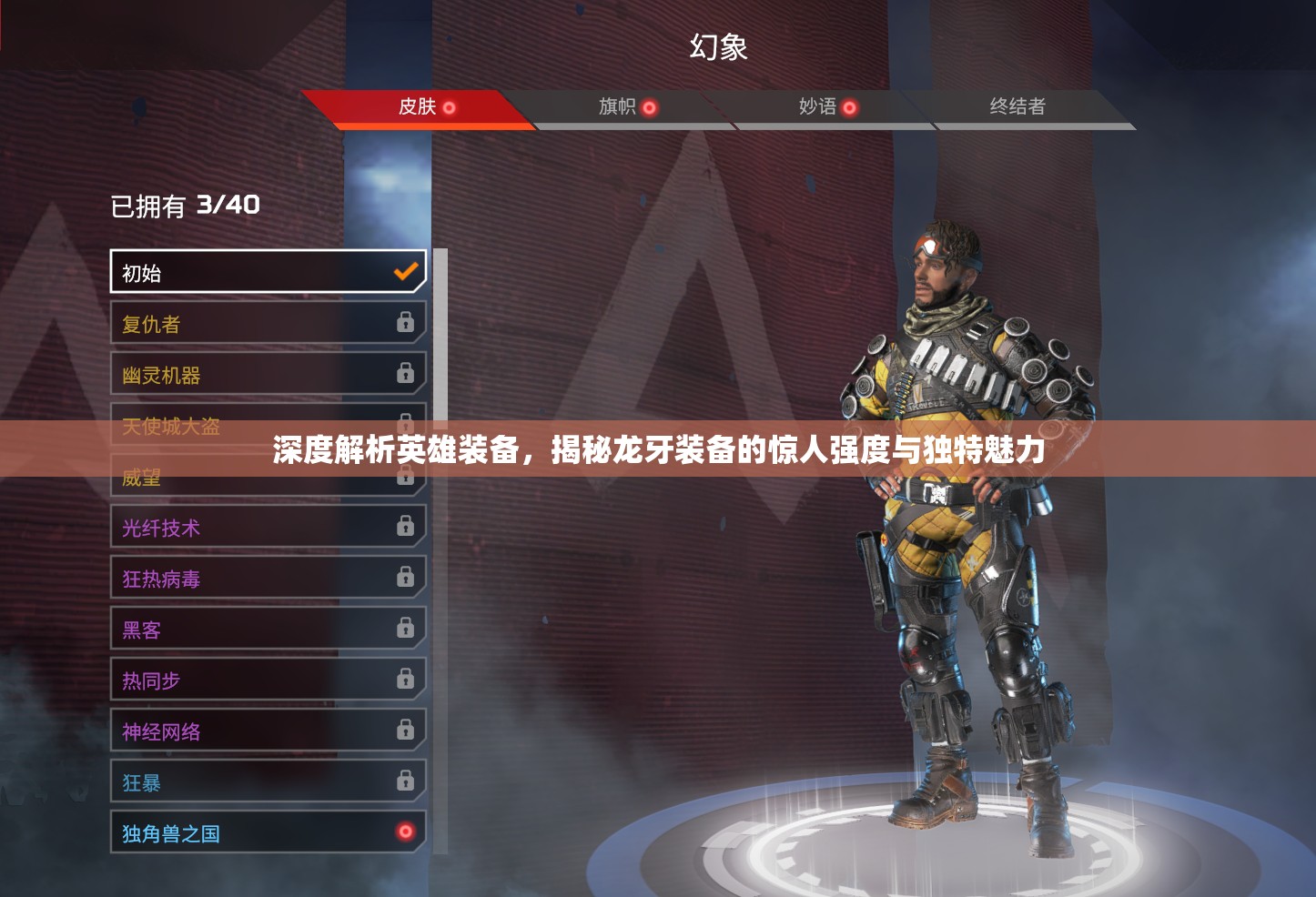The image size is (1316, 897).
Task: Click the lock icon on 复仇者 skin
Action: [403, 322]
